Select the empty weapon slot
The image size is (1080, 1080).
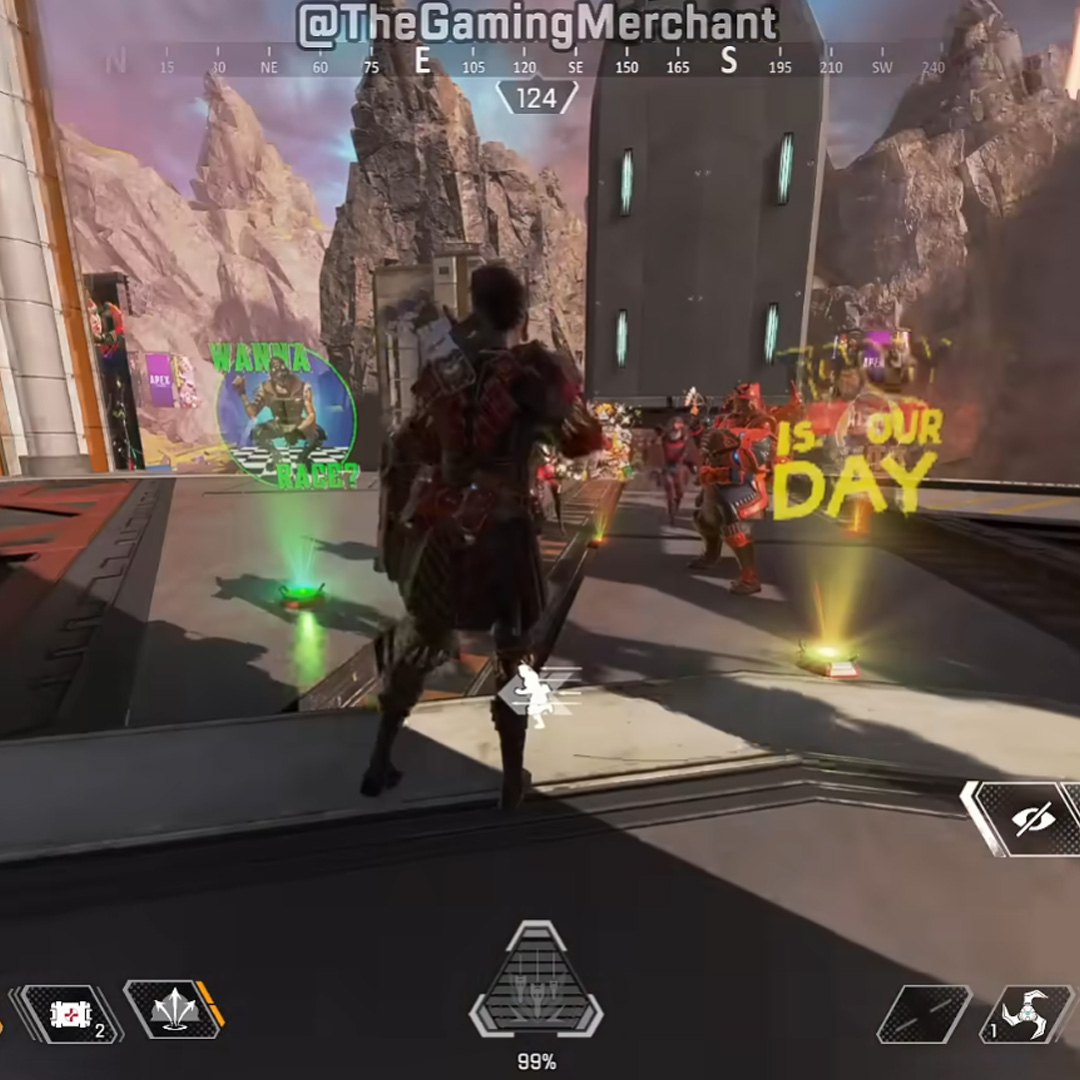[x=923, y=1013]
